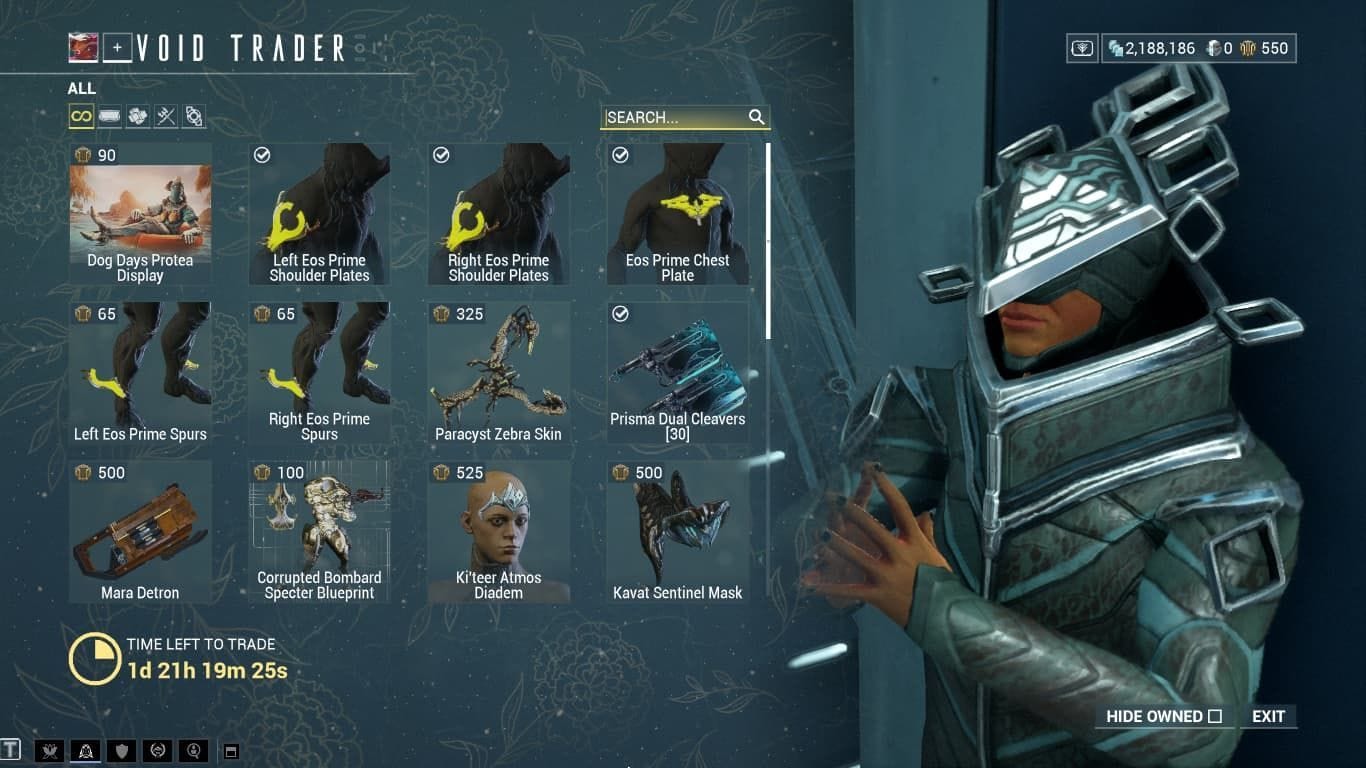Click the Exit button

1268,716
